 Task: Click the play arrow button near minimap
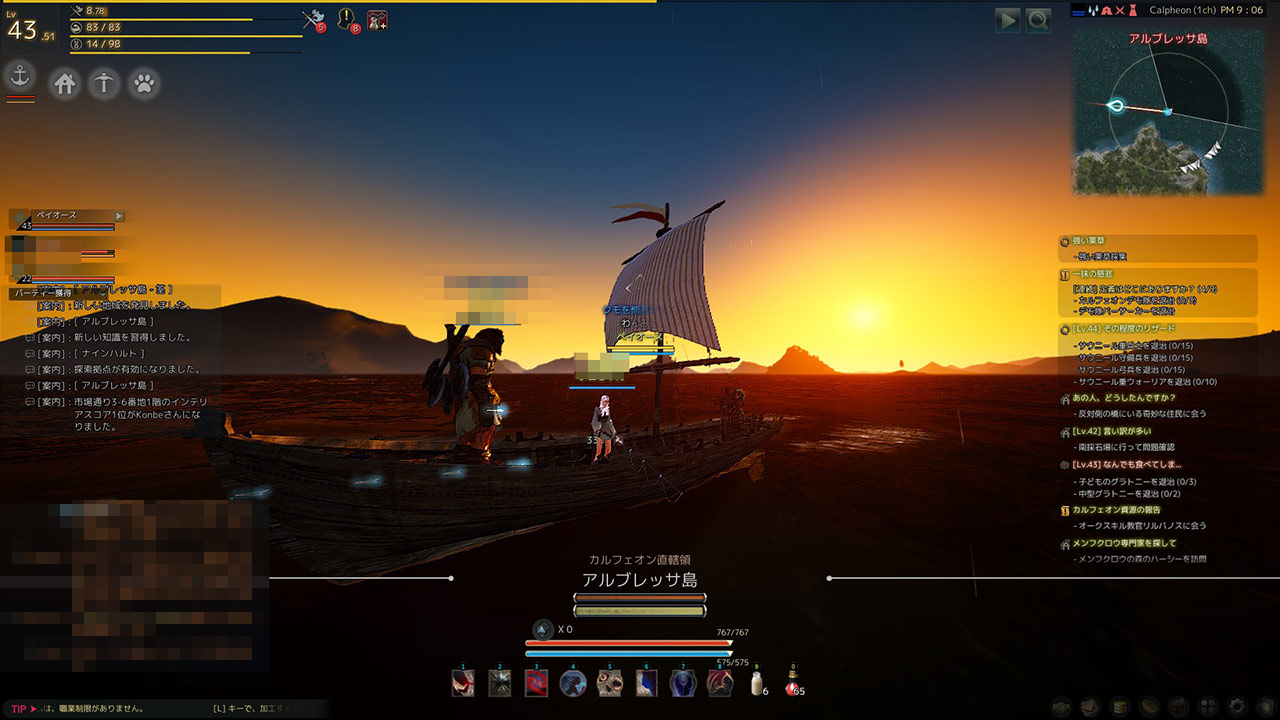[x=1008, y=20]
